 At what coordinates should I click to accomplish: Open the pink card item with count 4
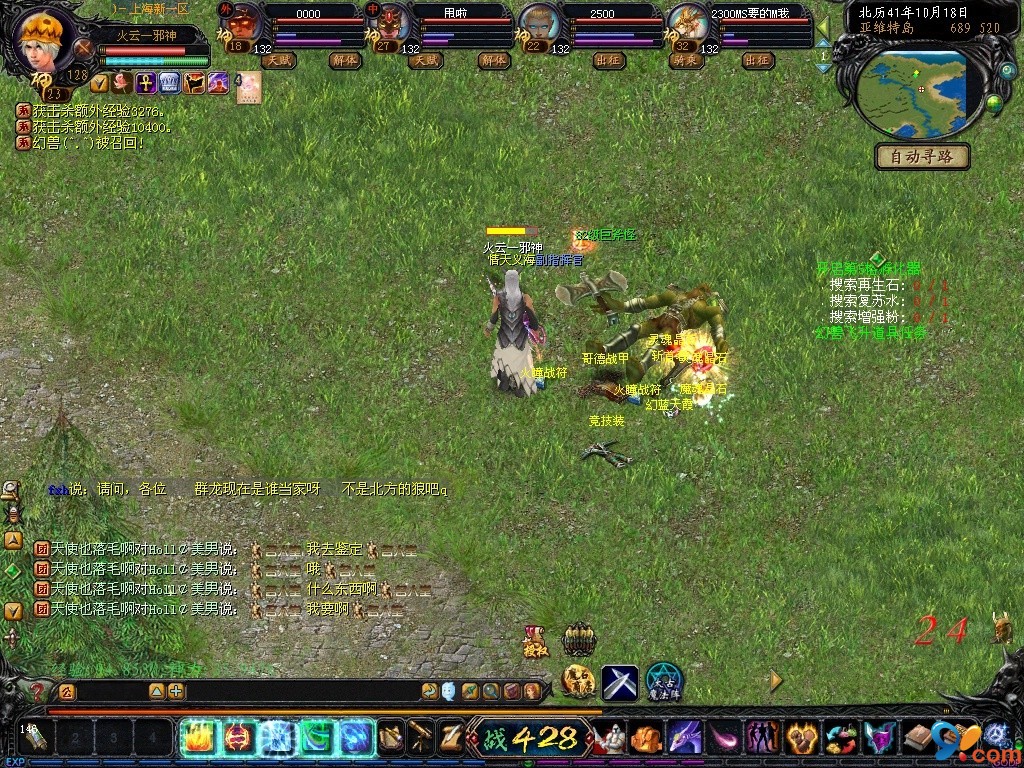click(x=248, y=86)
